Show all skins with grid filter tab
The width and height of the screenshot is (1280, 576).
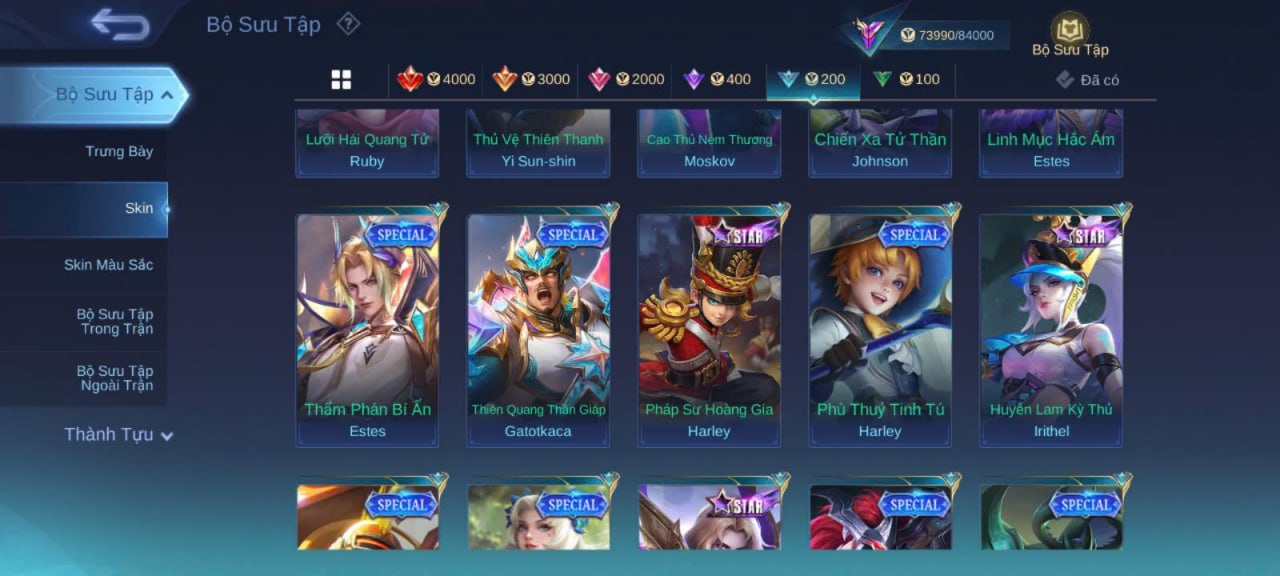(x=341, y=80)
